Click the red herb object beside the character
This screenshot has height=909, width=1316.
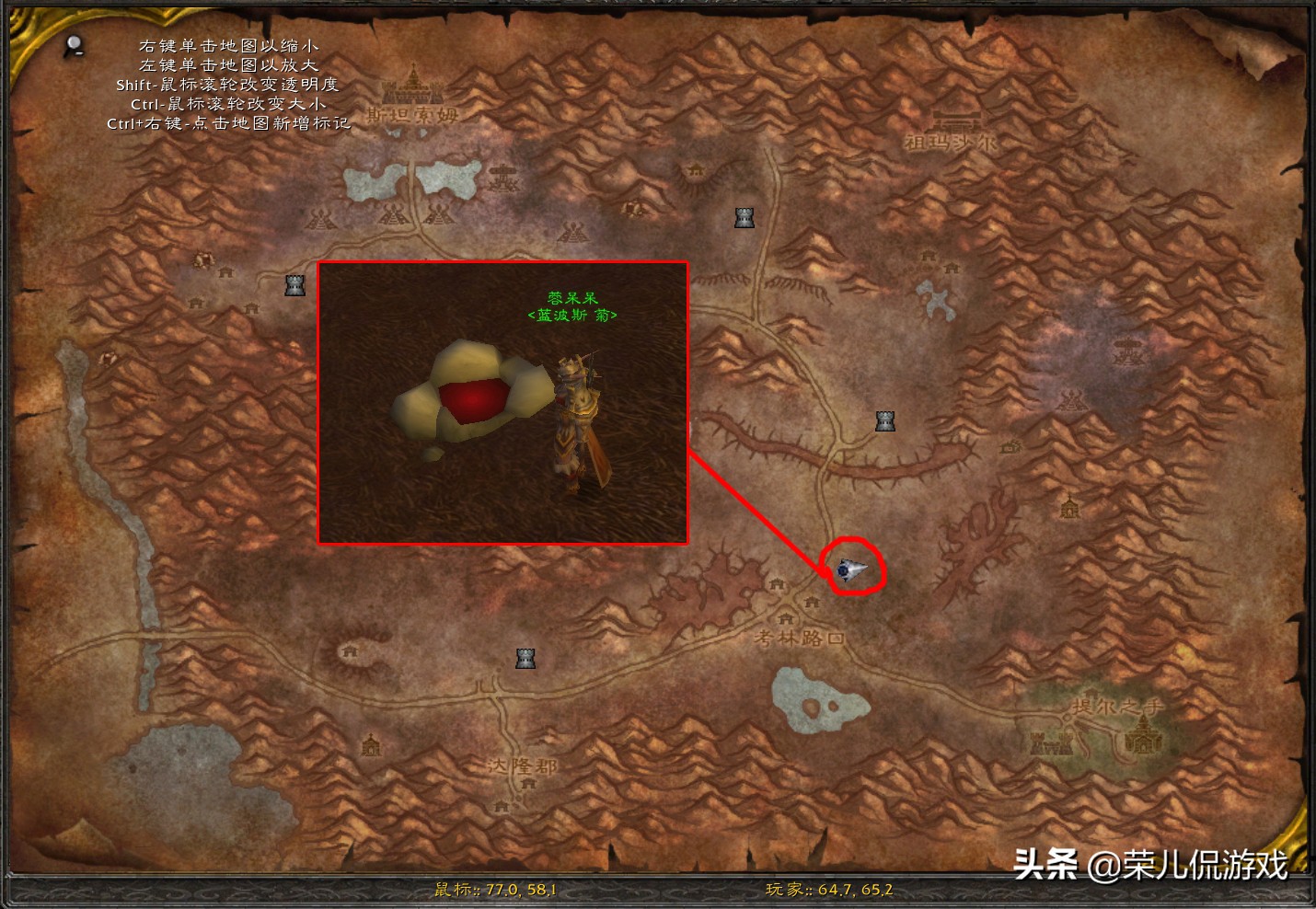pos(474,400)
